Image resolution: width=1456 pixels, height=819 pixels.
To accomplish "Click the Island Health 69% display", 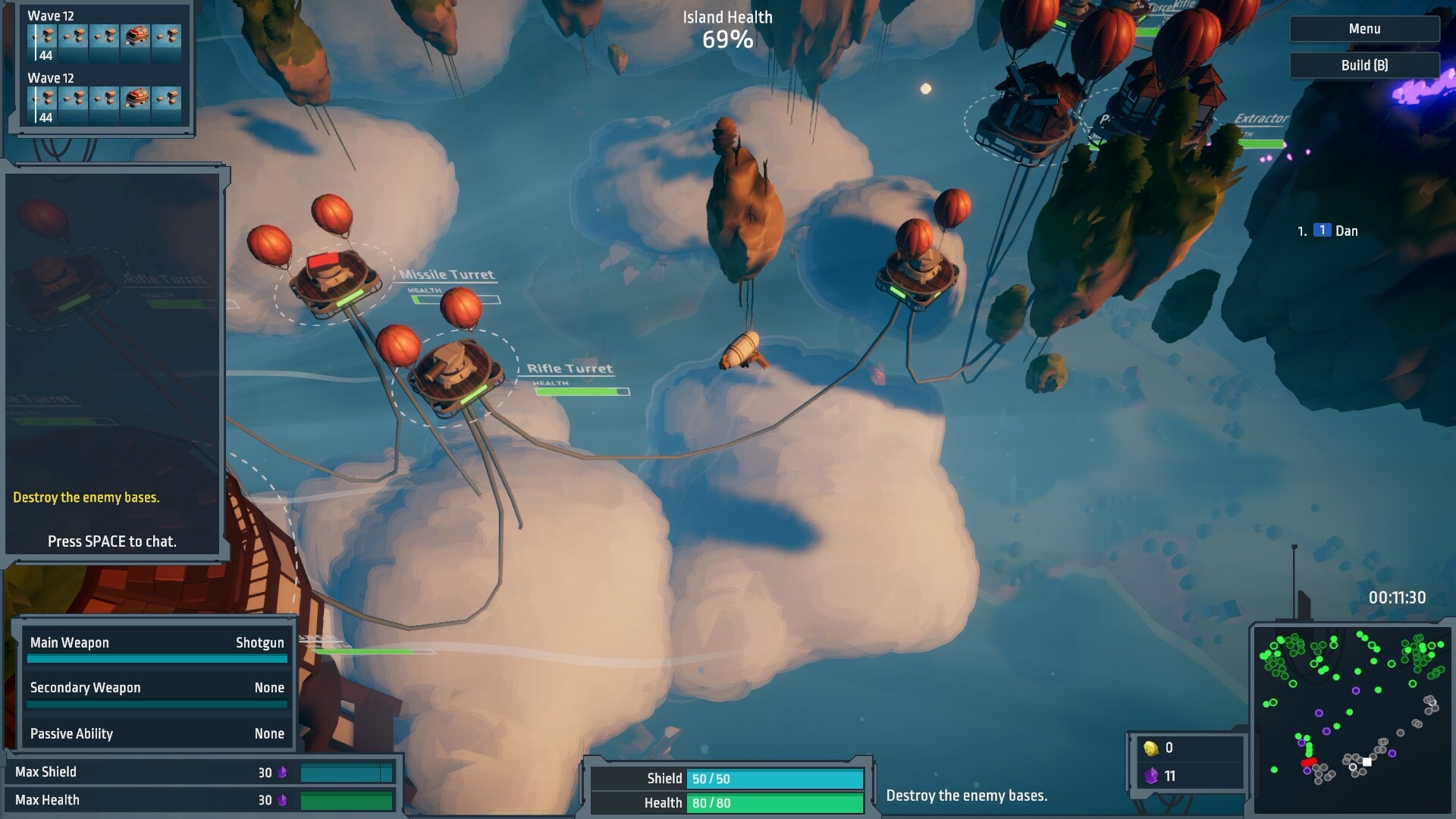I will [x=726, y=29].
